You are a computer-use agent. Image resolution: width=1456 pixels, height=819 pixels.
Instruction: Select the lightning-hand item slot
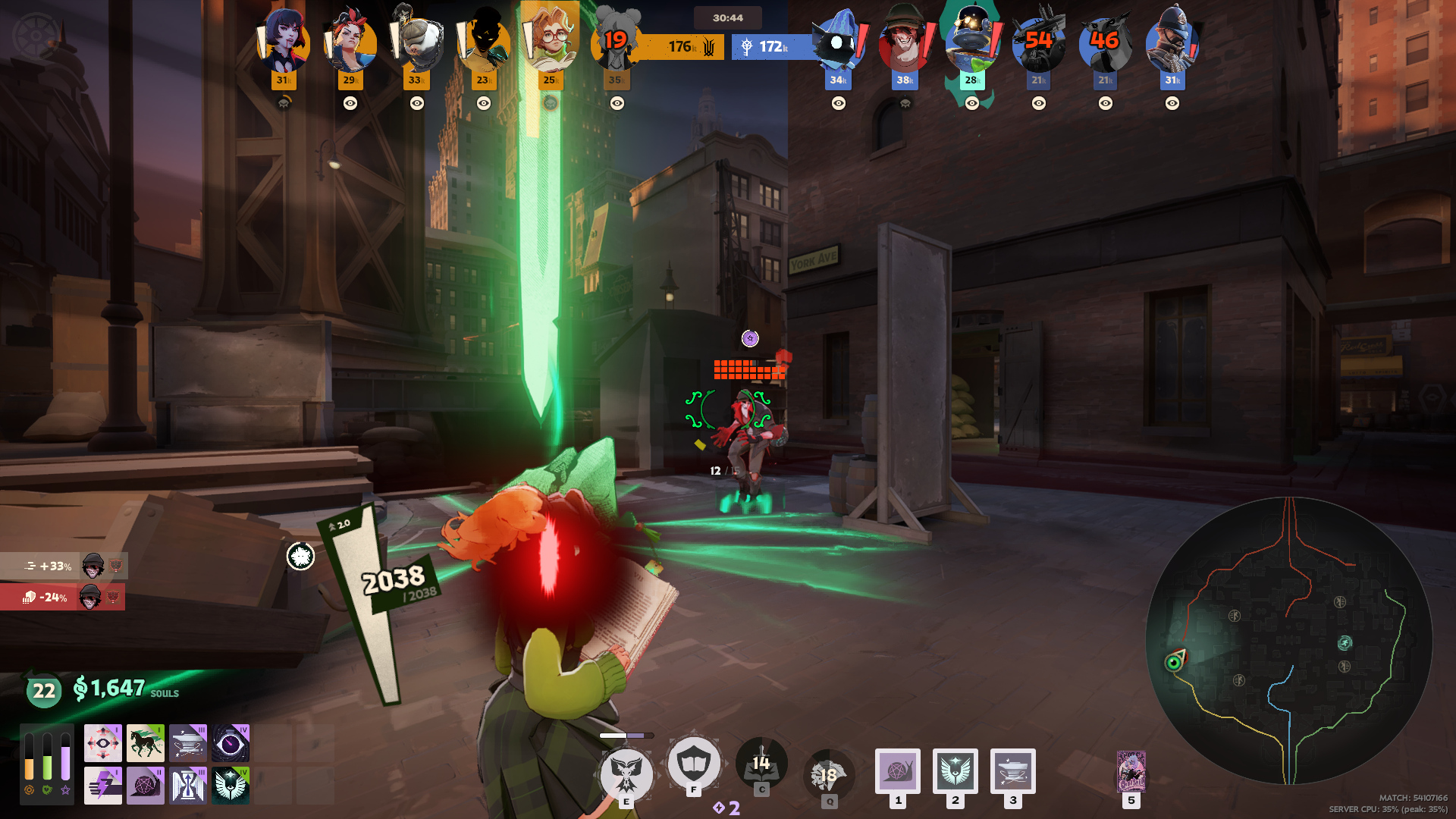point(103,785)
